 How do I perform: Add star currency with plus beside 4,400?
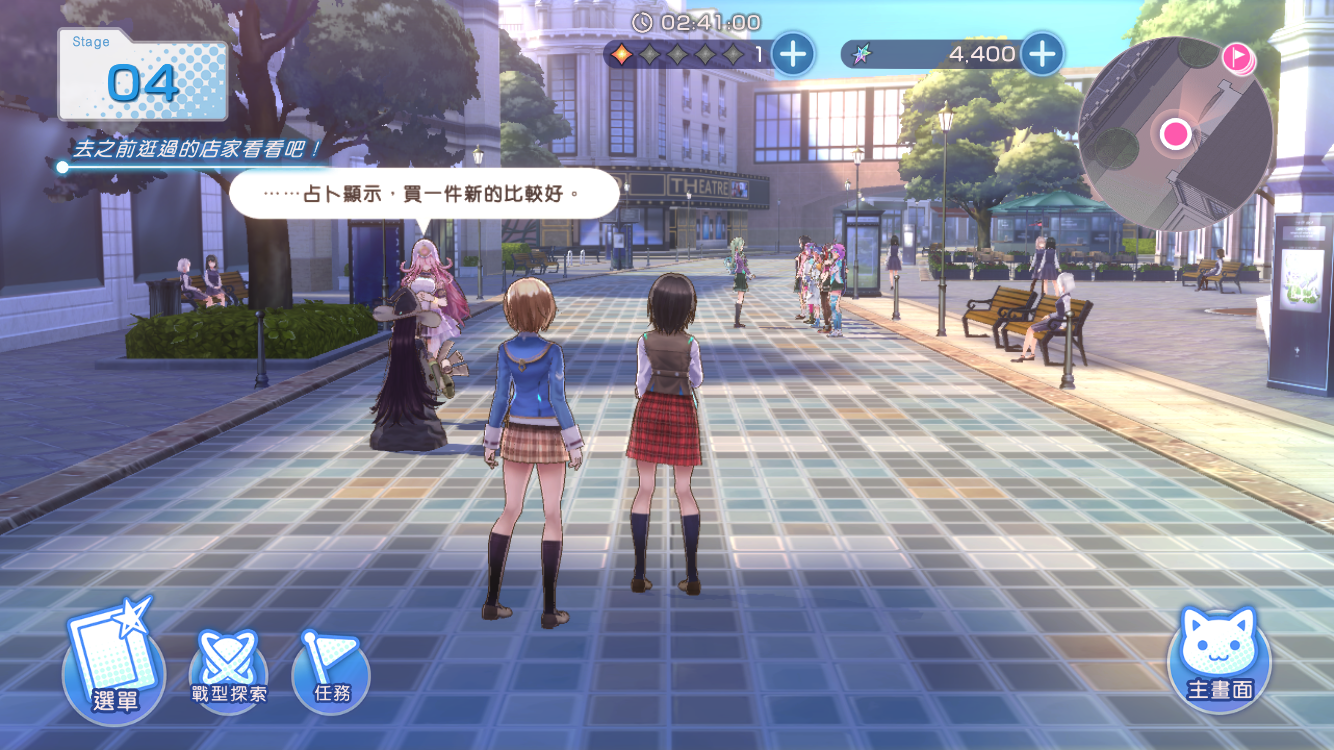point(1042,54)
